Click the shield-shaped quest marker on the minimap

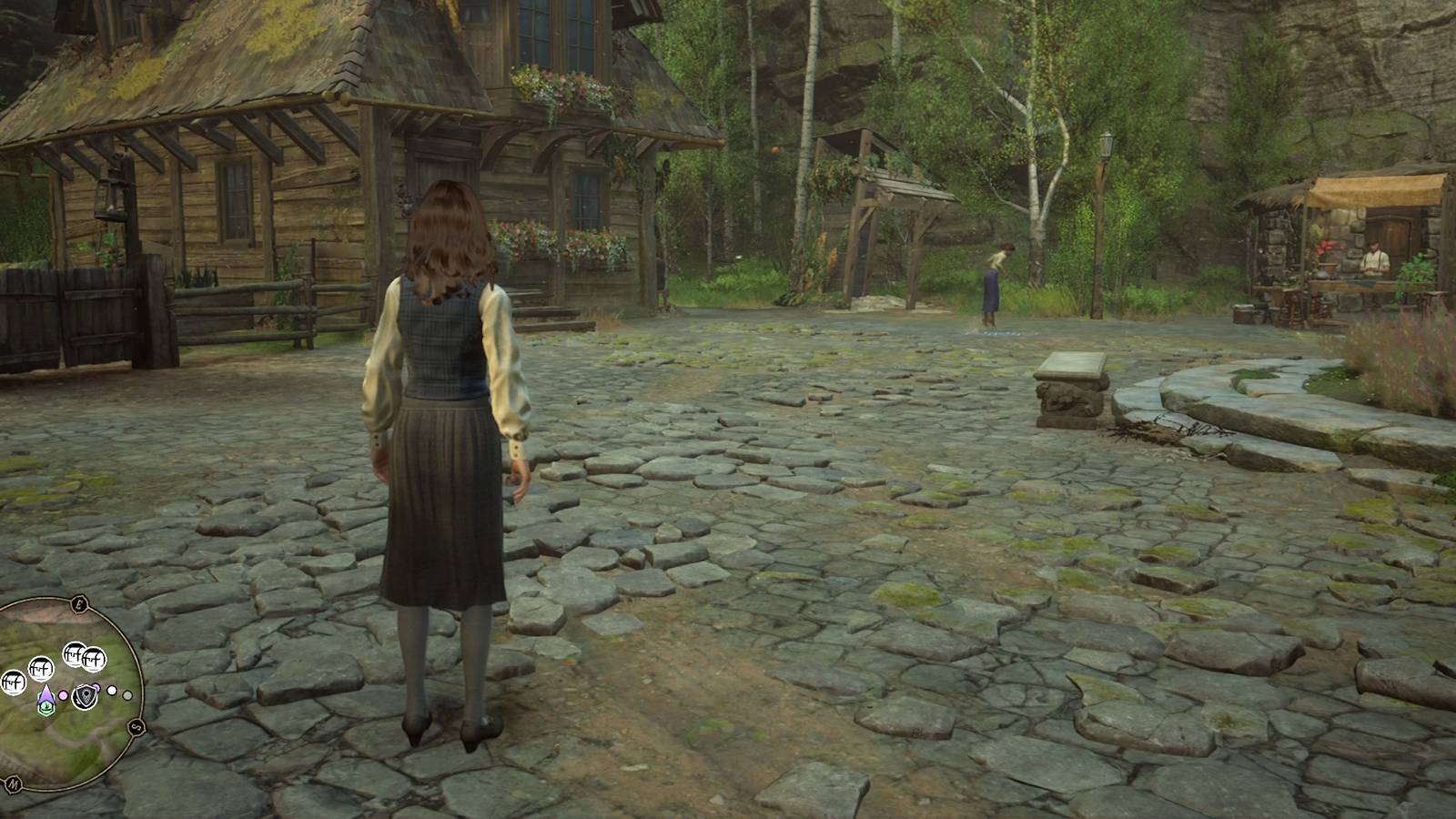86,695
